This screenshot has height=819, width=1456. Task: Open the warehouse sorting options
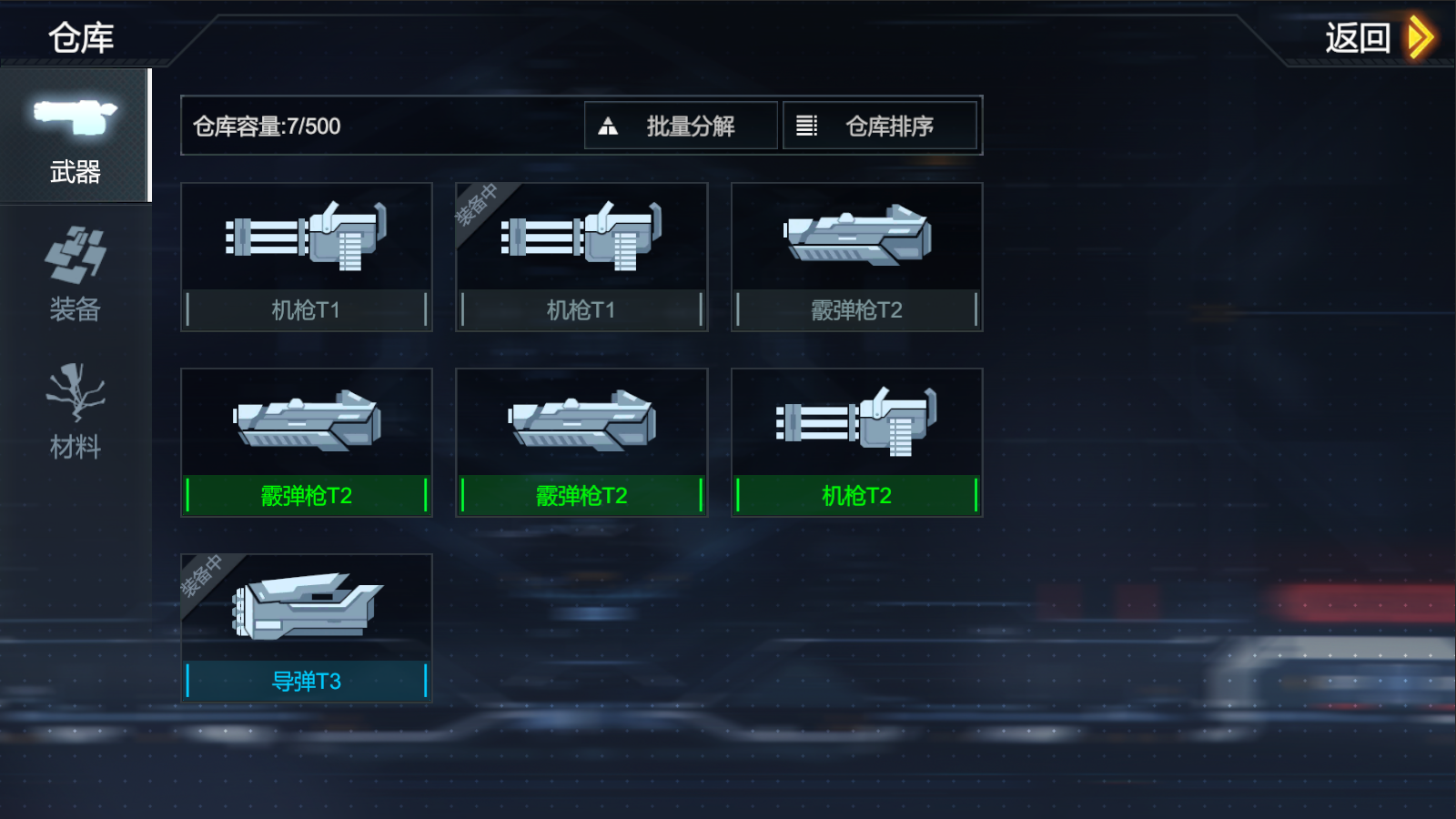880,125
